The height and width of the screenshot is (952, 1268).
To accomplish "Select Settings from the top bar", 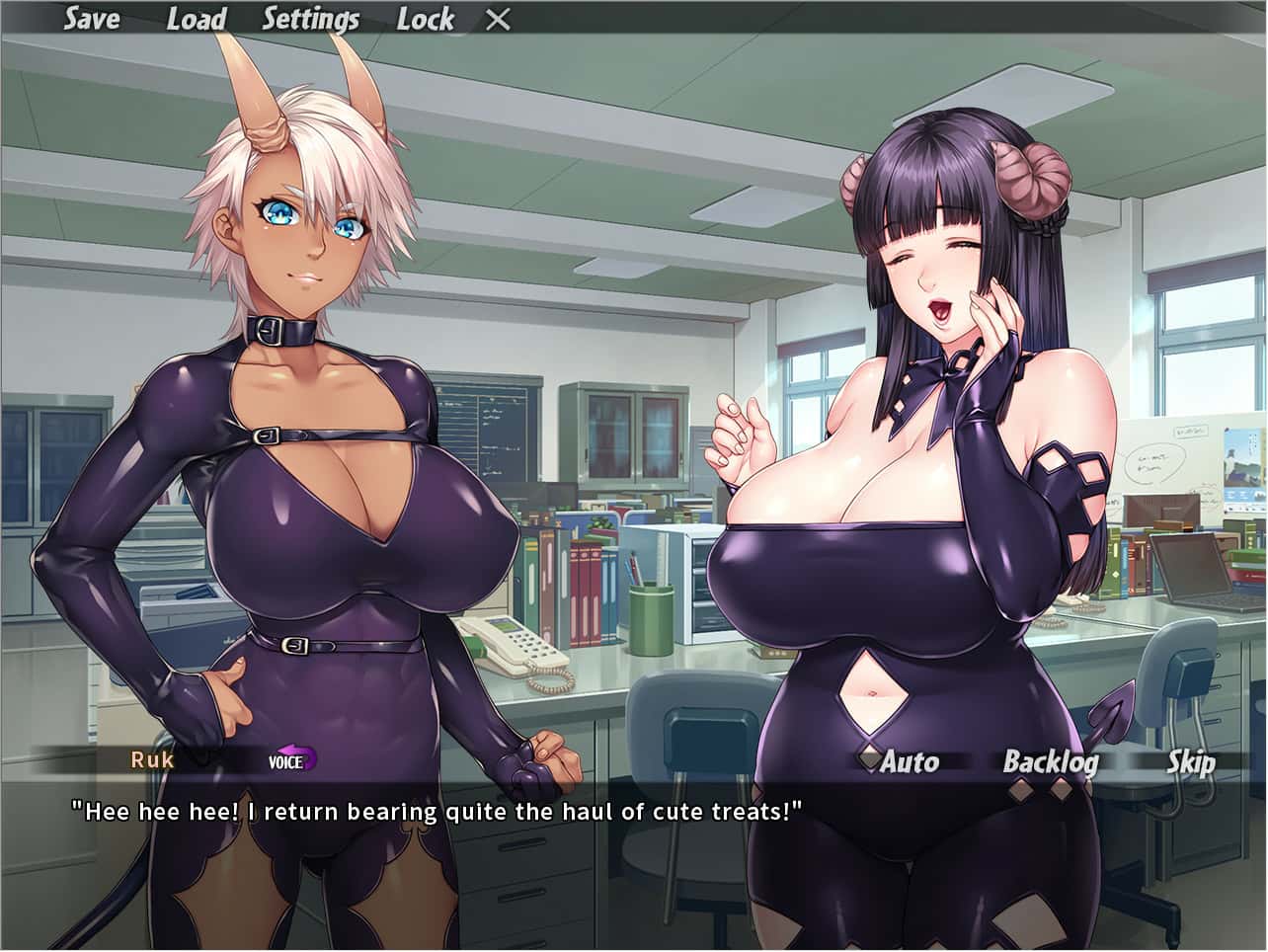I will point(311,19).
